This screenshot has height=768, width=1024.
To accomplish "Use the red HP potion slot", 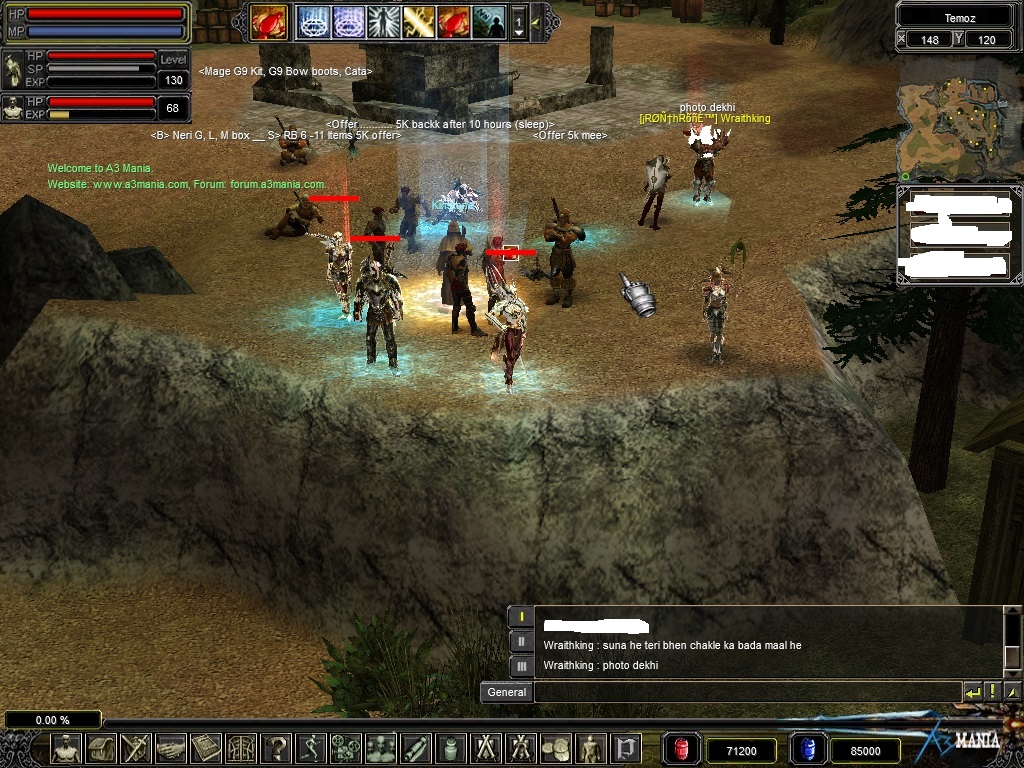I will (x=682, y=749).
